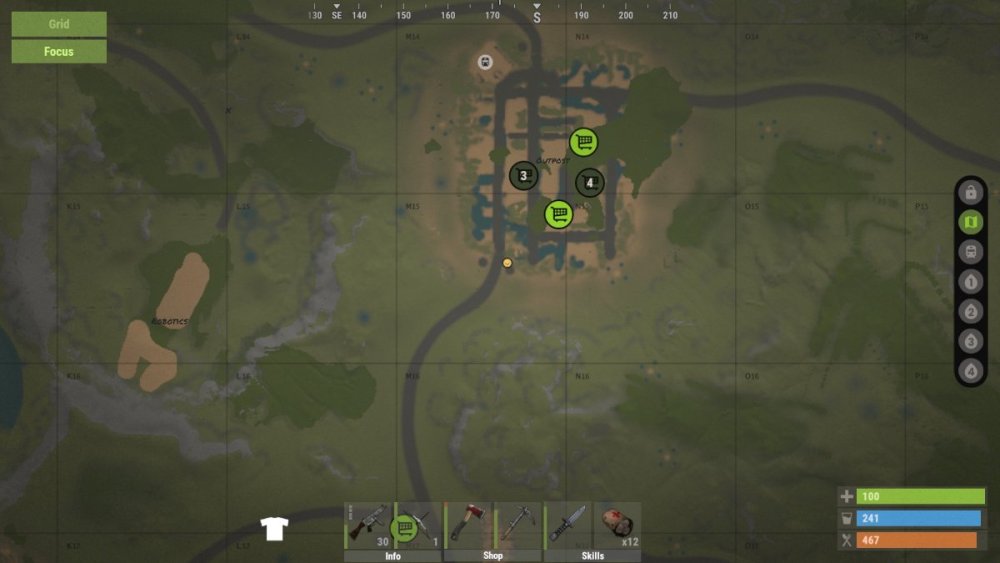Click the white t-shirt clothing icon

coord(274,529)
